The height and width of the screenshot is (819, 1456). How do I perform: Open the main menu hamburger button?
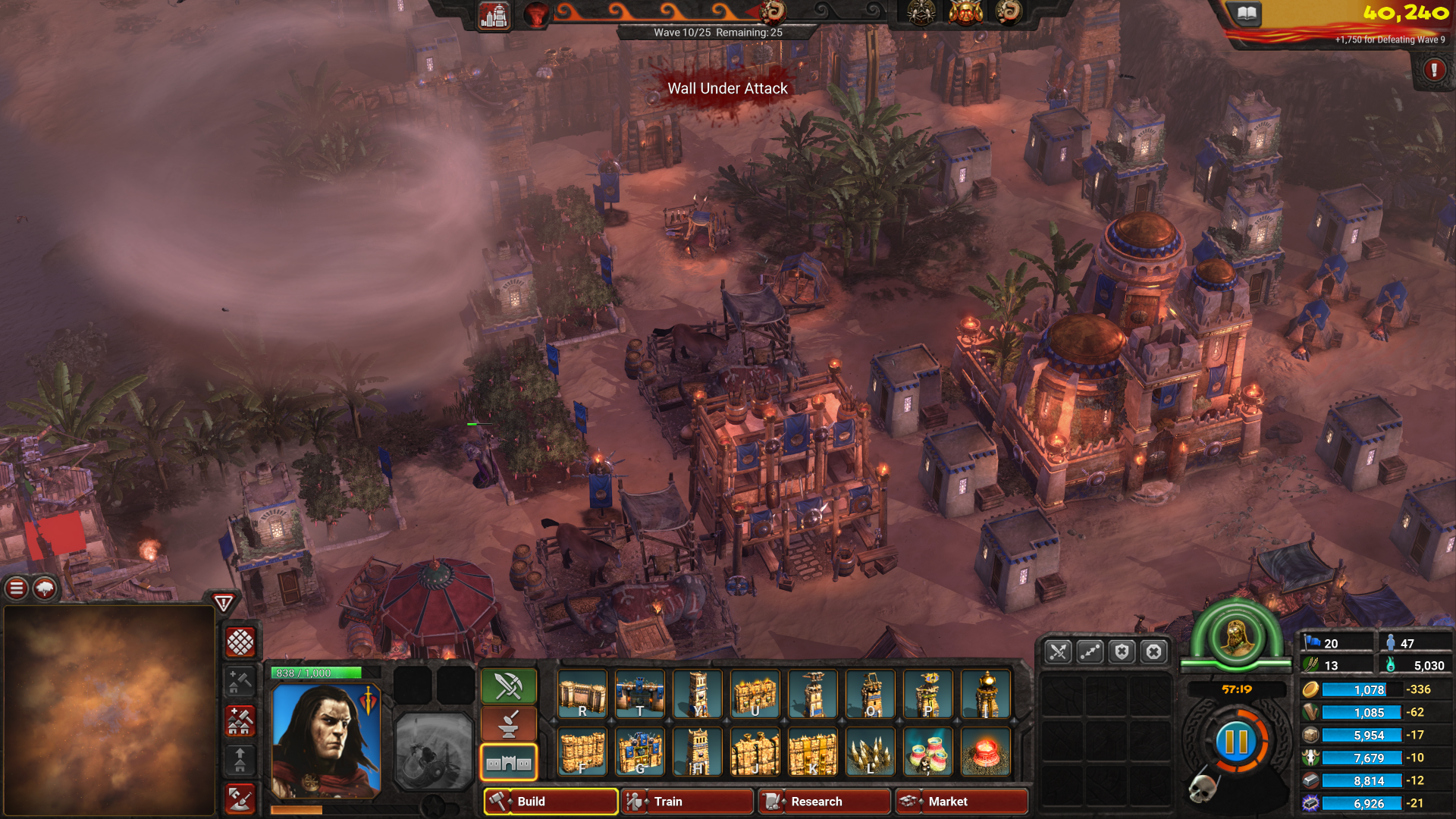[x=17, y=588]
